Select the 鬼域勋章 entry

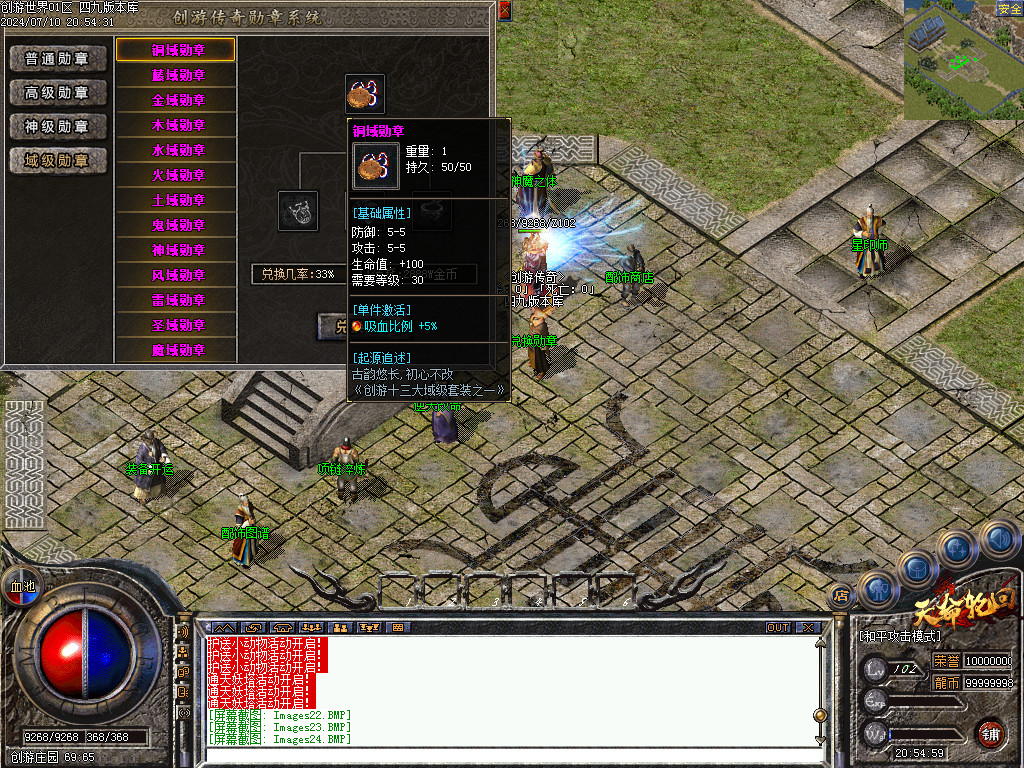177,225
